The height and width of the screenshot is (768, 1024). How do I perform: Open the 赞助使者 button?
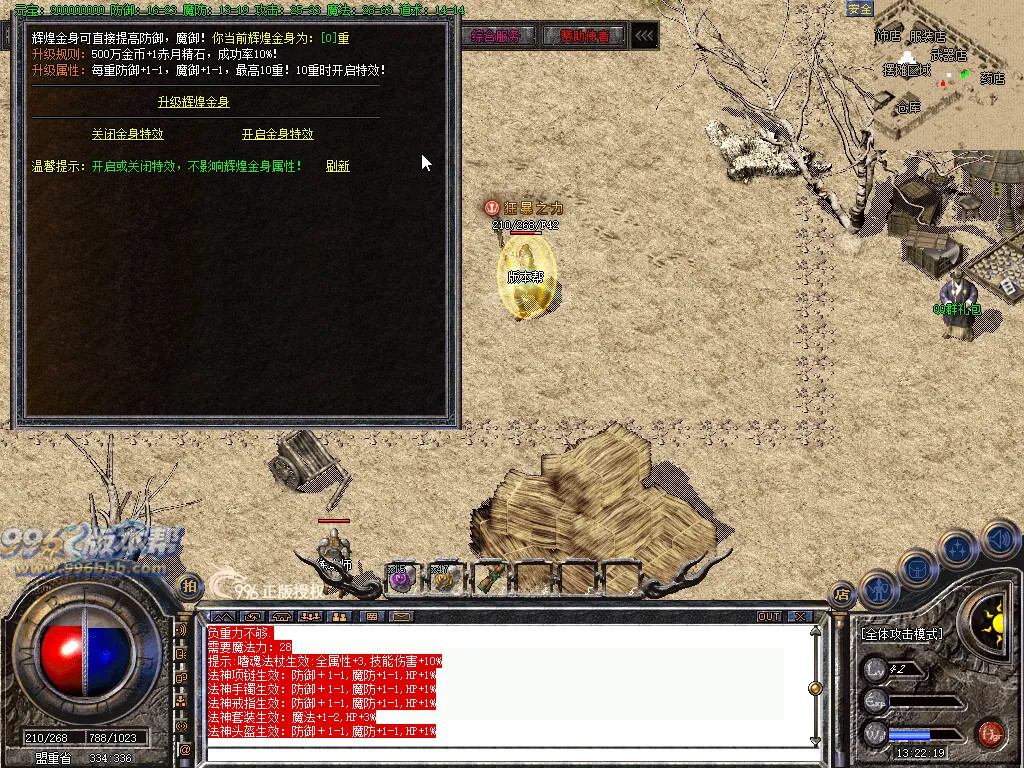[x=584, y=37]
